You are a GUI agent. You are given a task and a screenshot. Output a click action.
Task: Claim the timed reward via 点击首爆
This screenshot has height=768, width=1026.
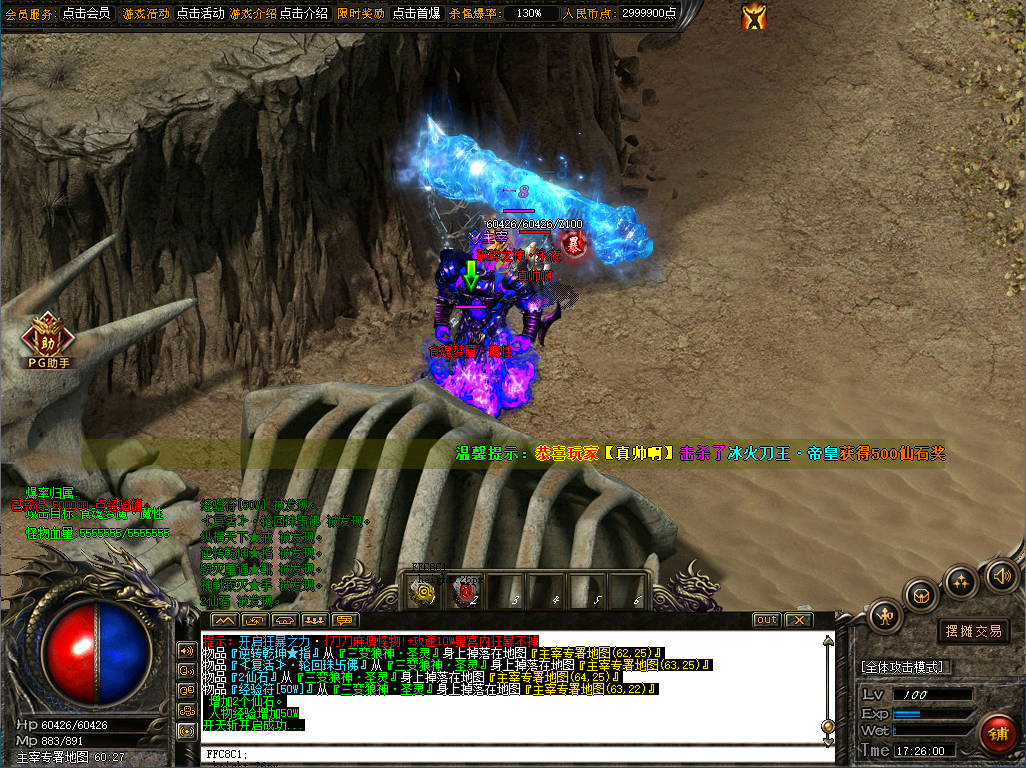pos(416,14)
